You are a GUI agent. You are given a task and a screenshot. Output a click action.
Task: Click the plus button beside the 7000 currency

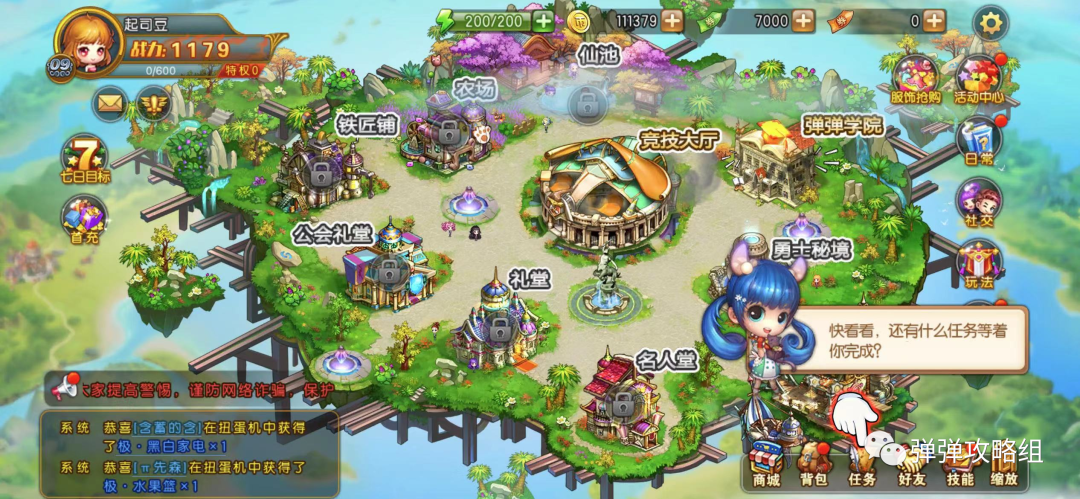point(803,21)
